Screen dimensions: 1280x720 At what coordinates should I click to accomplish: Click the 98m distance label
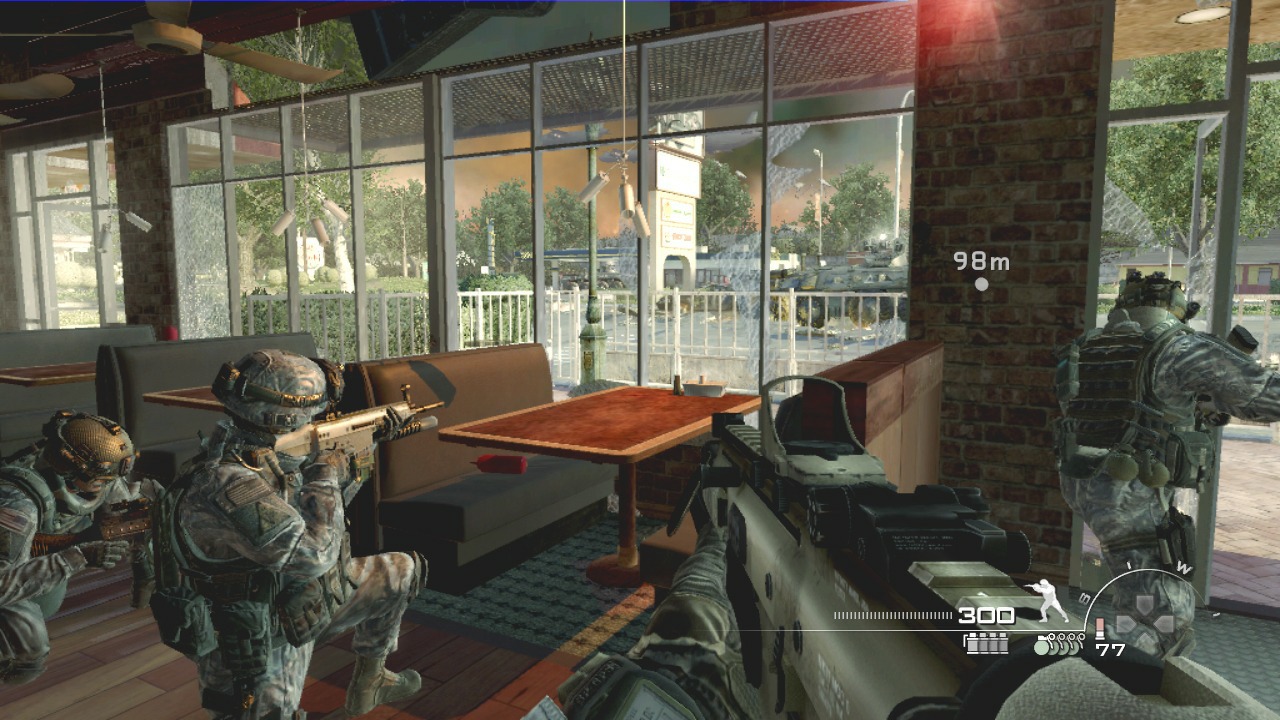(x=981, y=263)
